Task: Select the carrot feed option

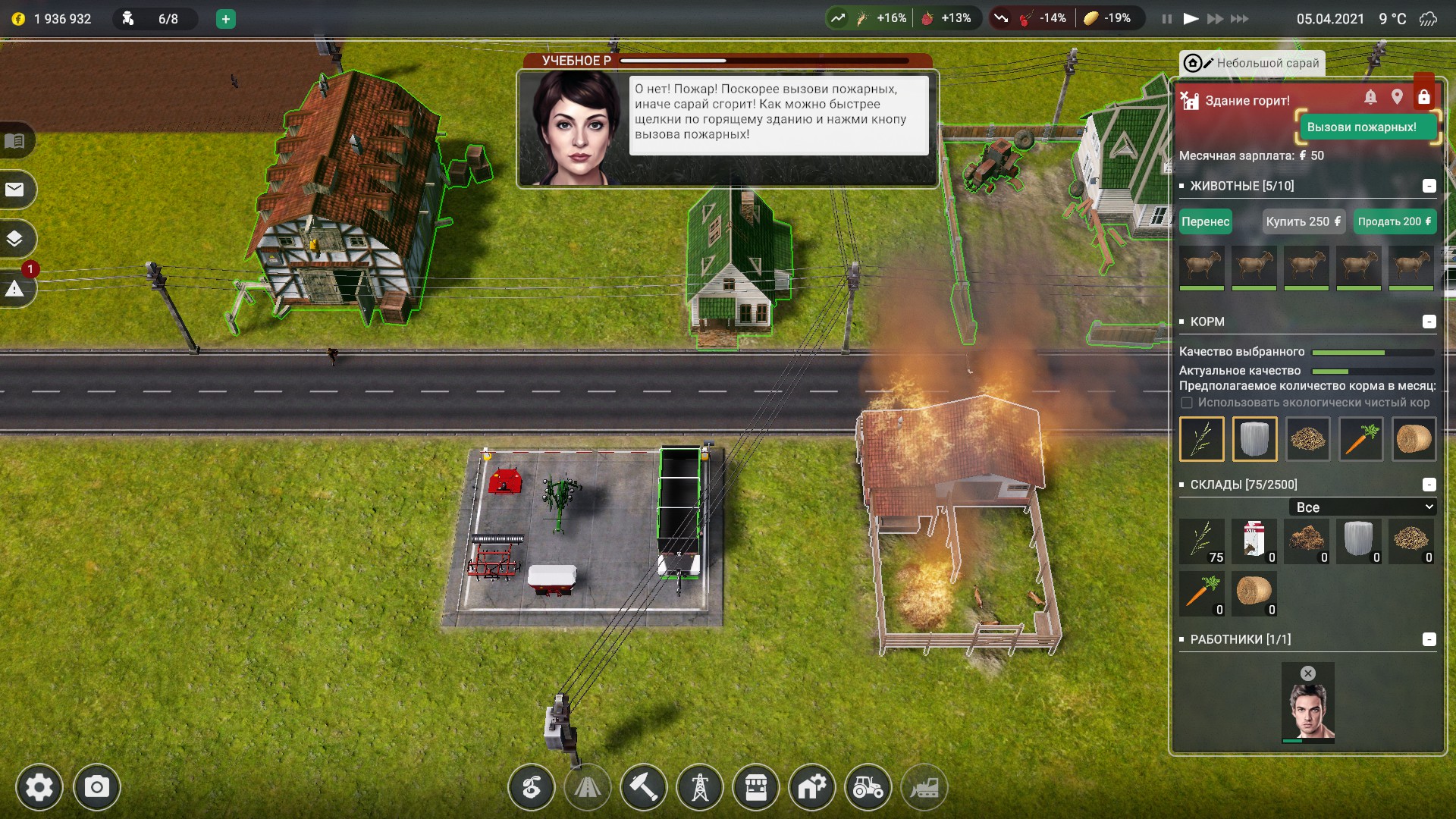Action: point(1360,439)
